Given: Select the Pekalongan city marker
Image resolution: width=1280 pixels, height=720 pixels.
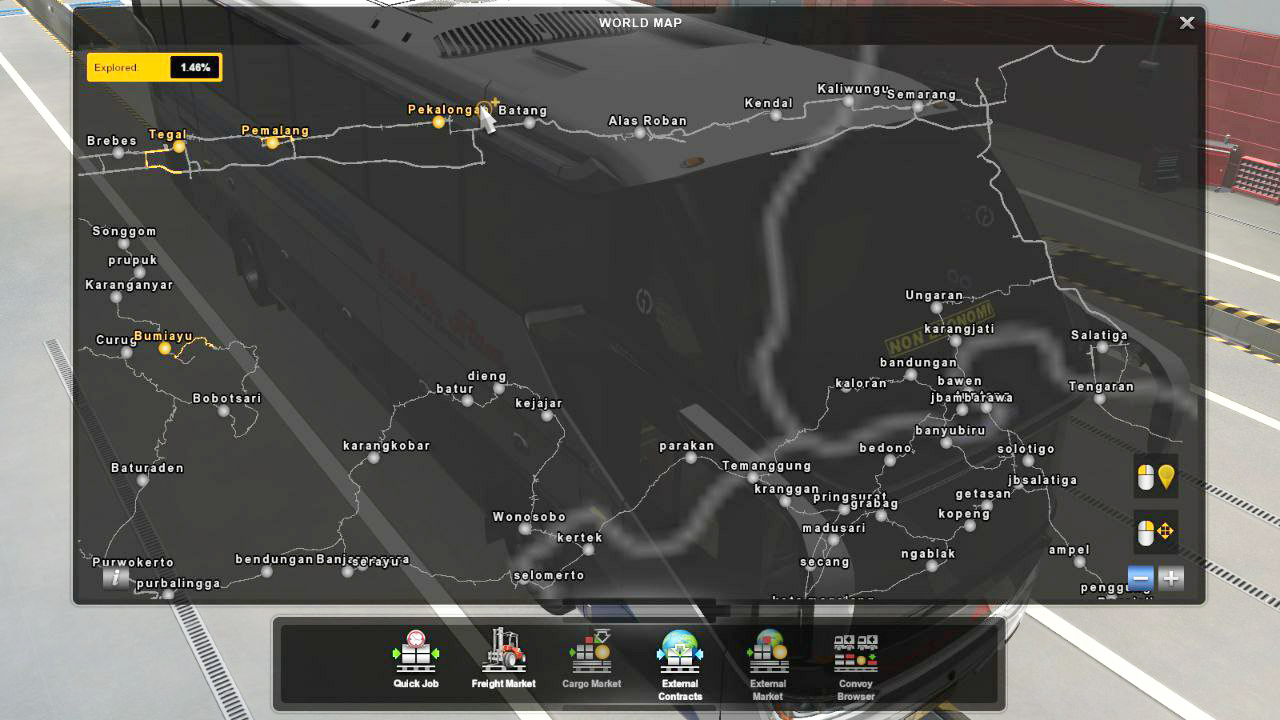Looking at the screenshot, I should point(437,122).
